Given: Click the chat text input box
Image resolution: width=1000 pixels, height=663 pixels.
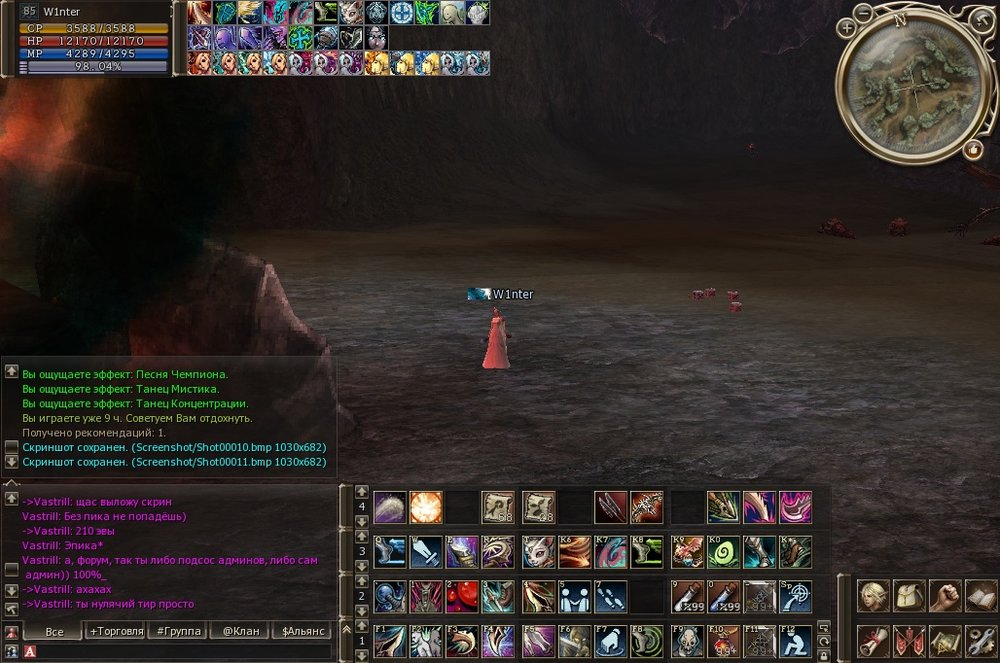Looking at the screenshot, I should [180, 652].
